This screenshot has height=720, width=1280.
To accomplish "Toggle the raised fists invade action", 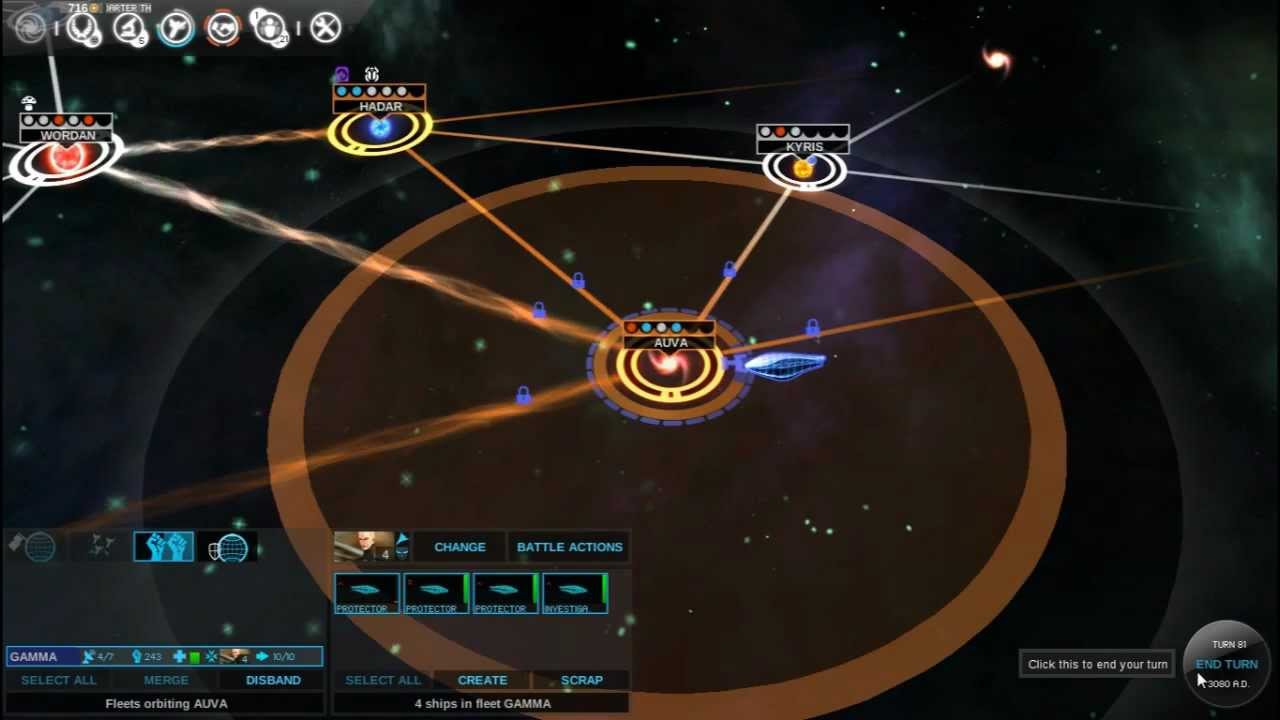I will [x=164, y=547].
